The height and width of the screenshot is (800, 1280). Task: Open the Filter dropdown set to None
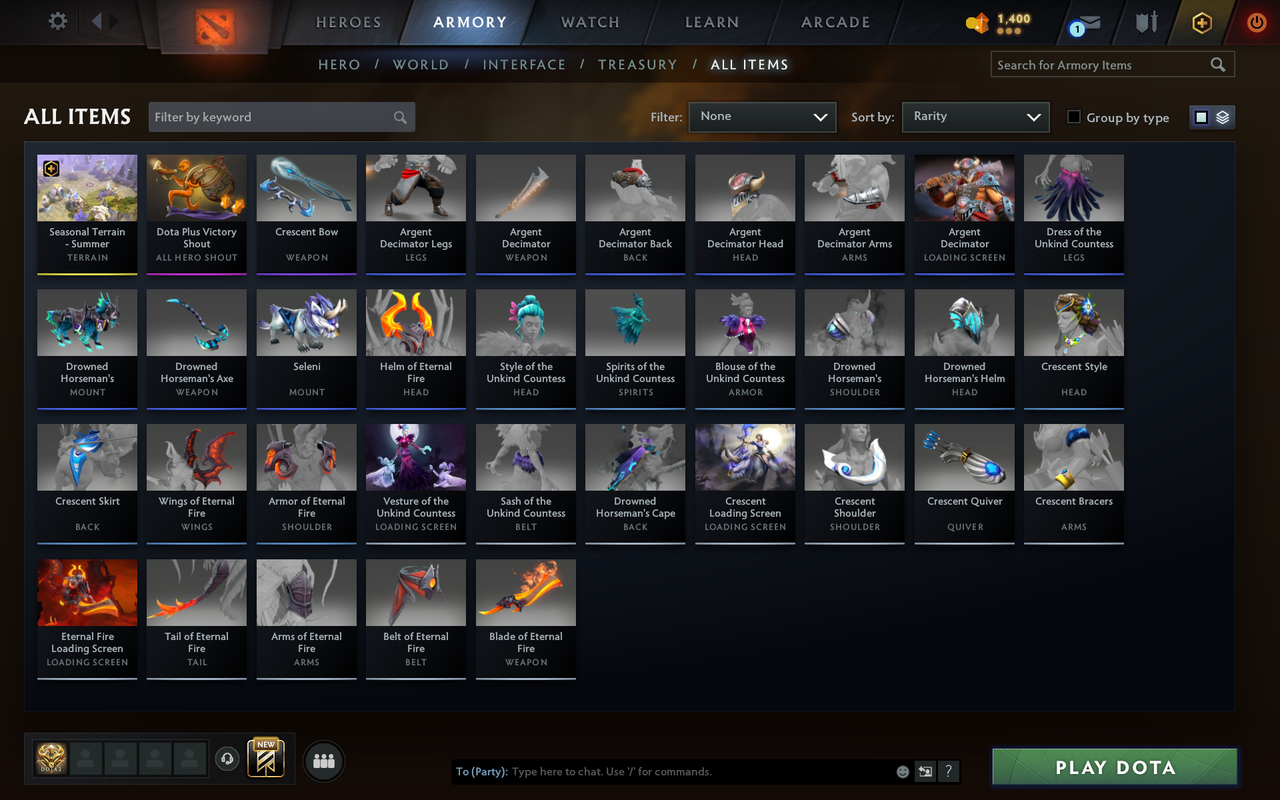pyautogui.click(x=762, y=117)
